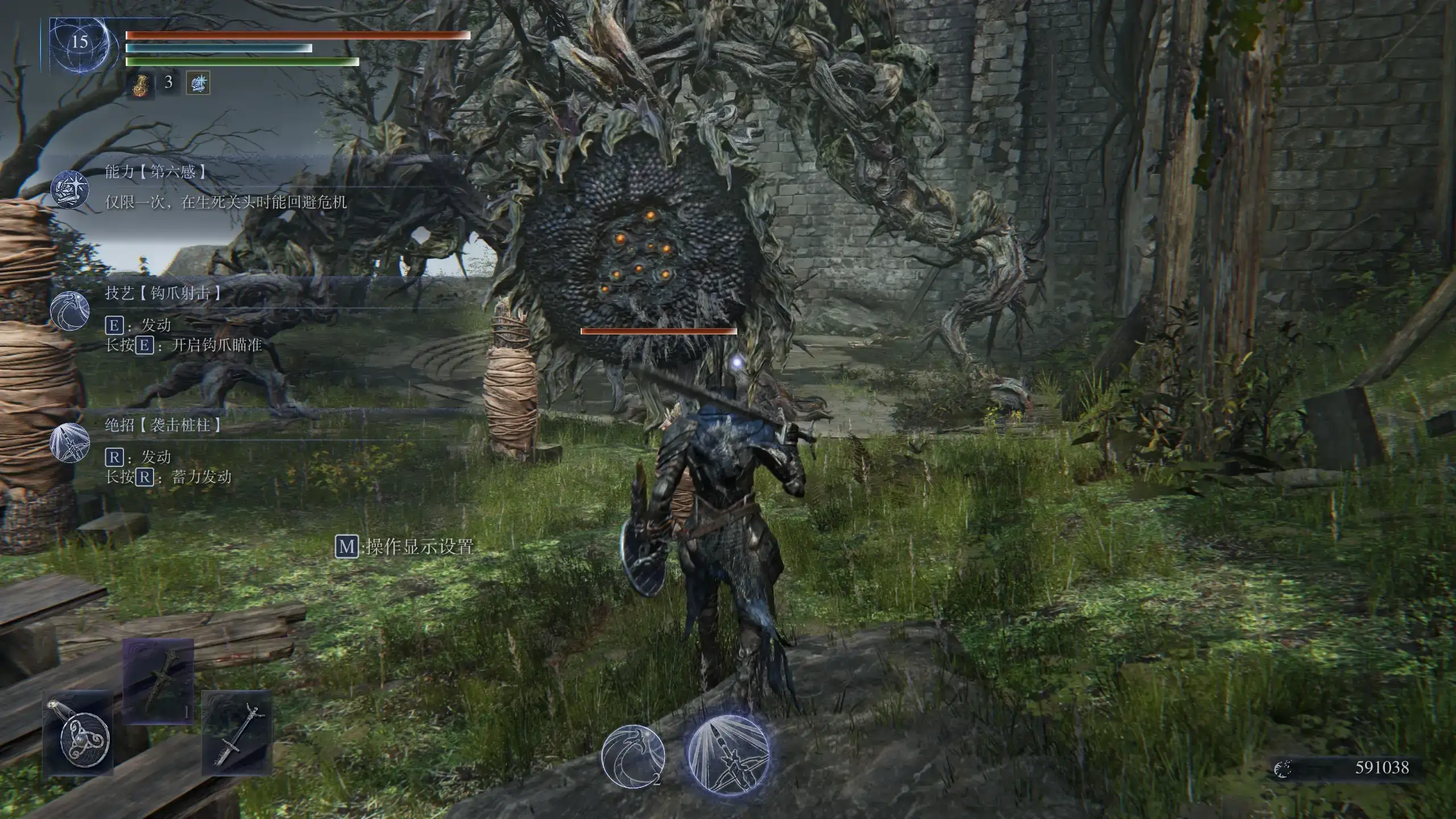Activate the claw shot skill at bottom
Screen dimensions: 1456x819
pos(633,756)
